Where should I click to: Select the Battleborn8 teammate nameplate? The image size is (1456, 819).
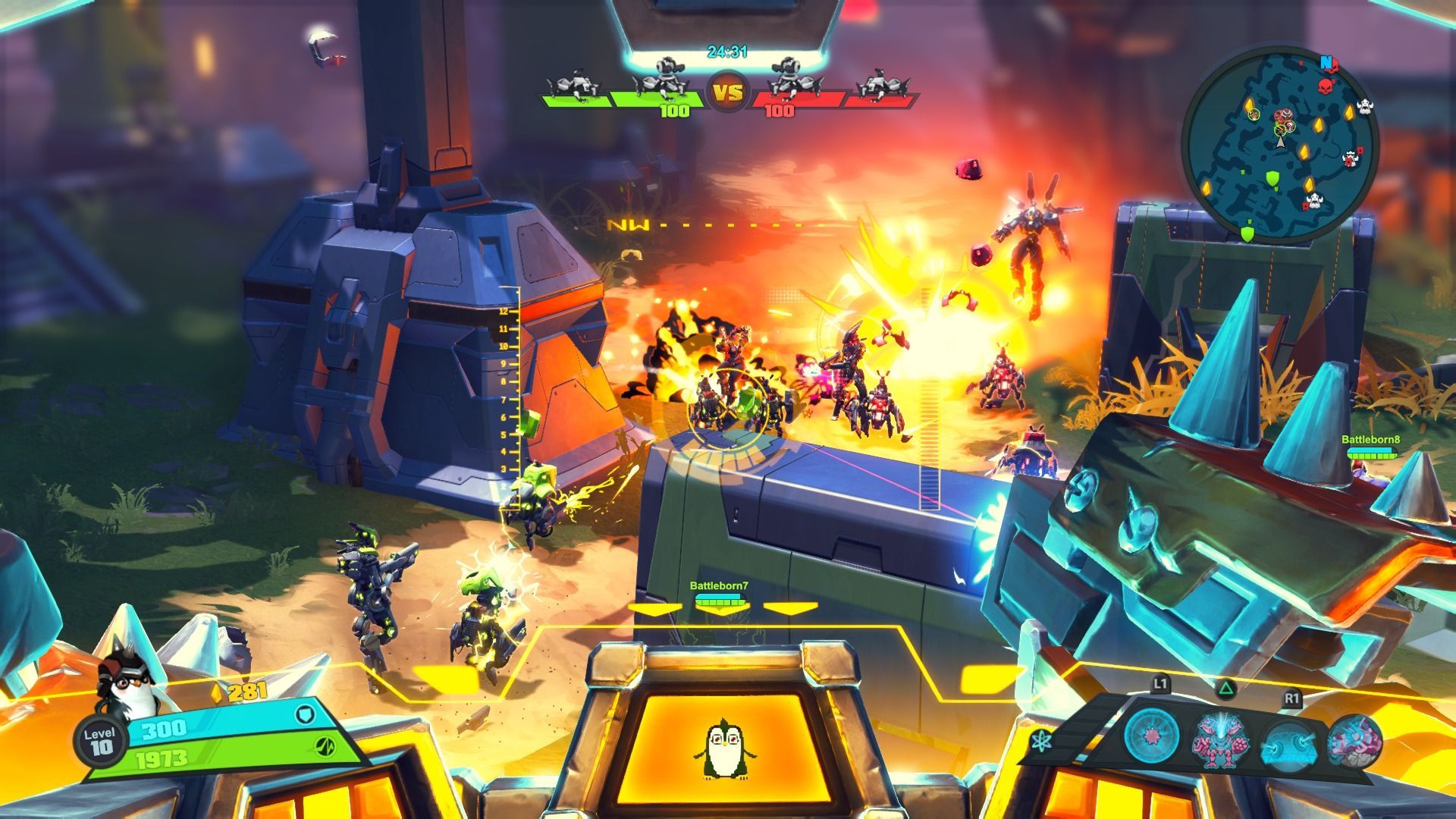click(x=1370, y=440)
